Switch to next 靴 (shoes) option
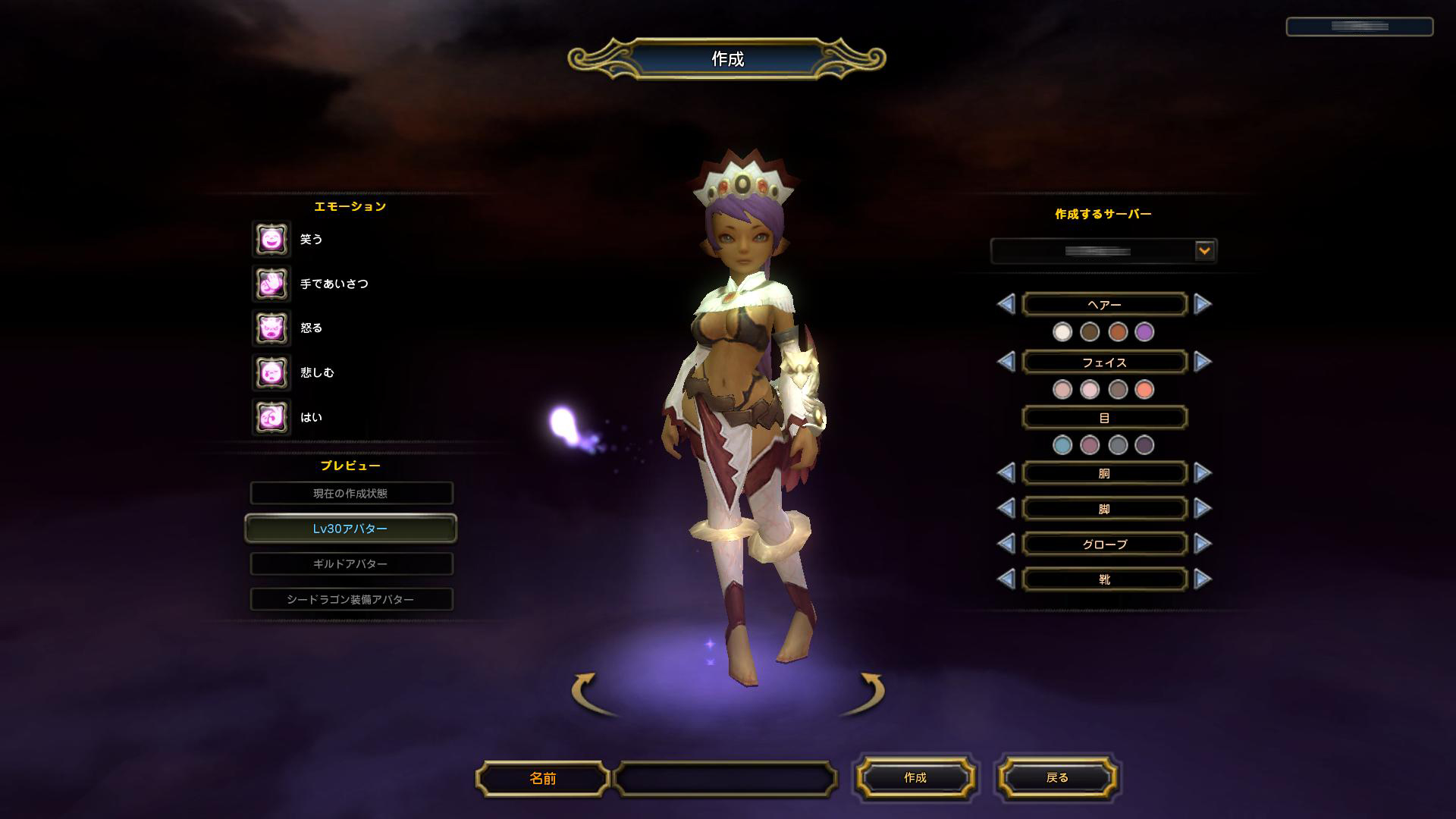Screen dimensions: 1456x819 [1203, 579]
